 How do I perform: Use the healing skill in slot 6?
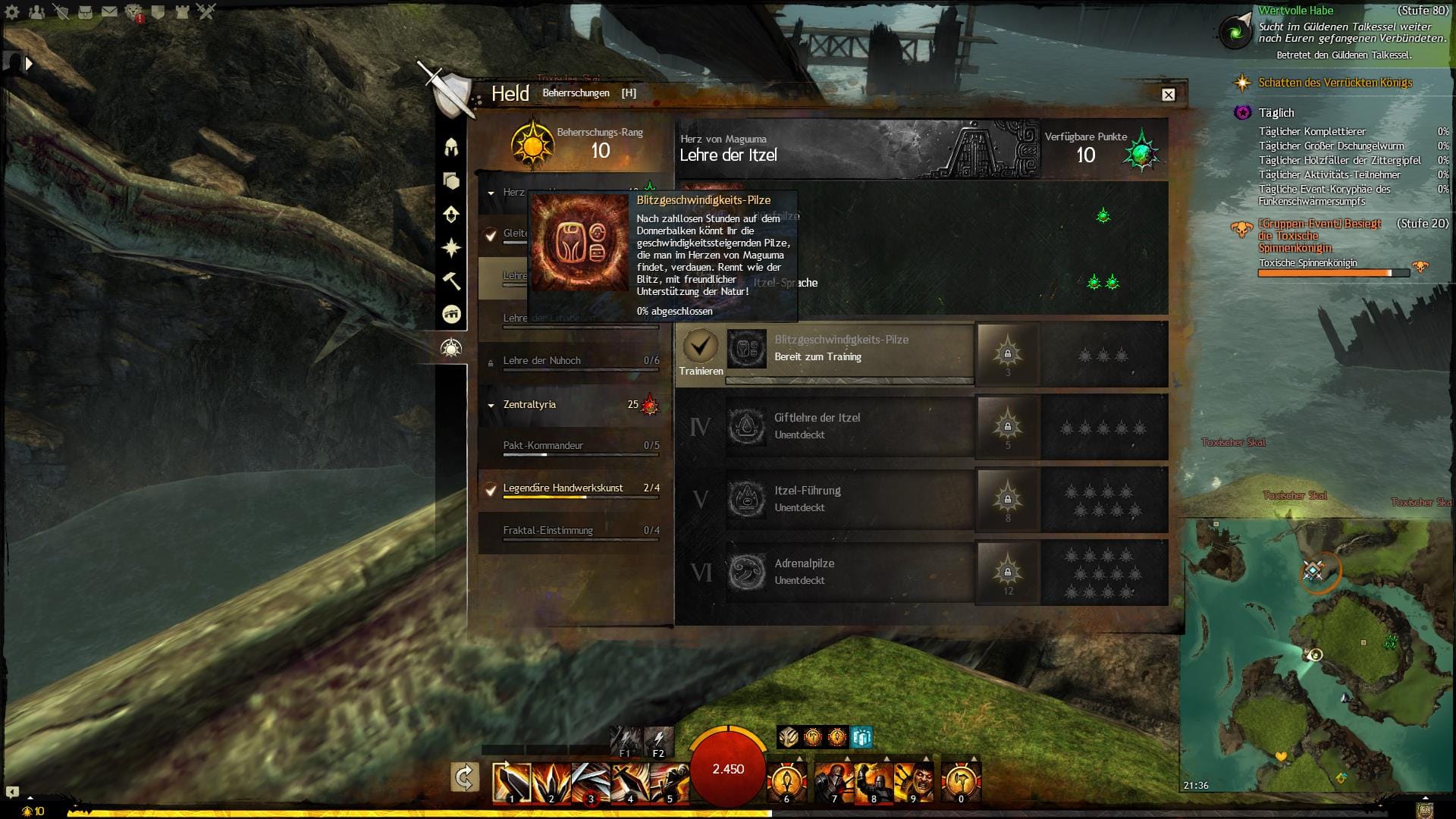tap(786, 782)
